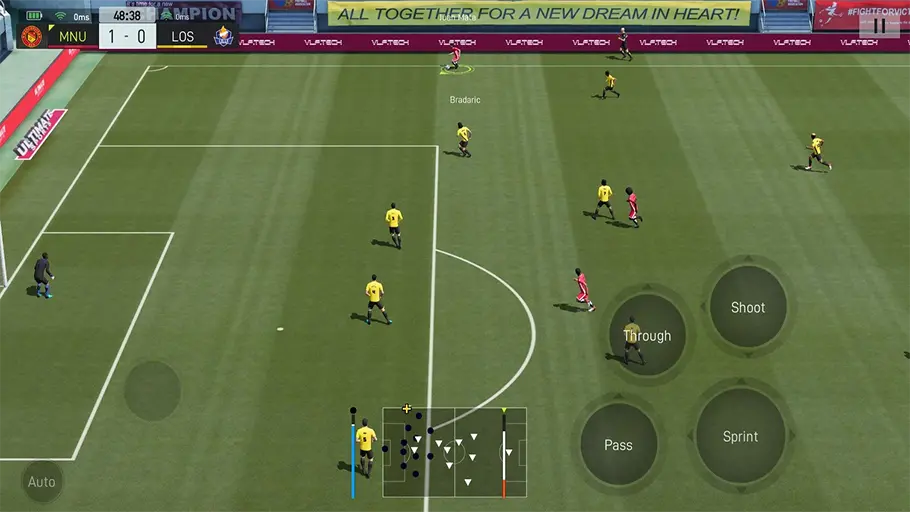Tap the Pass button

(618, 444)
